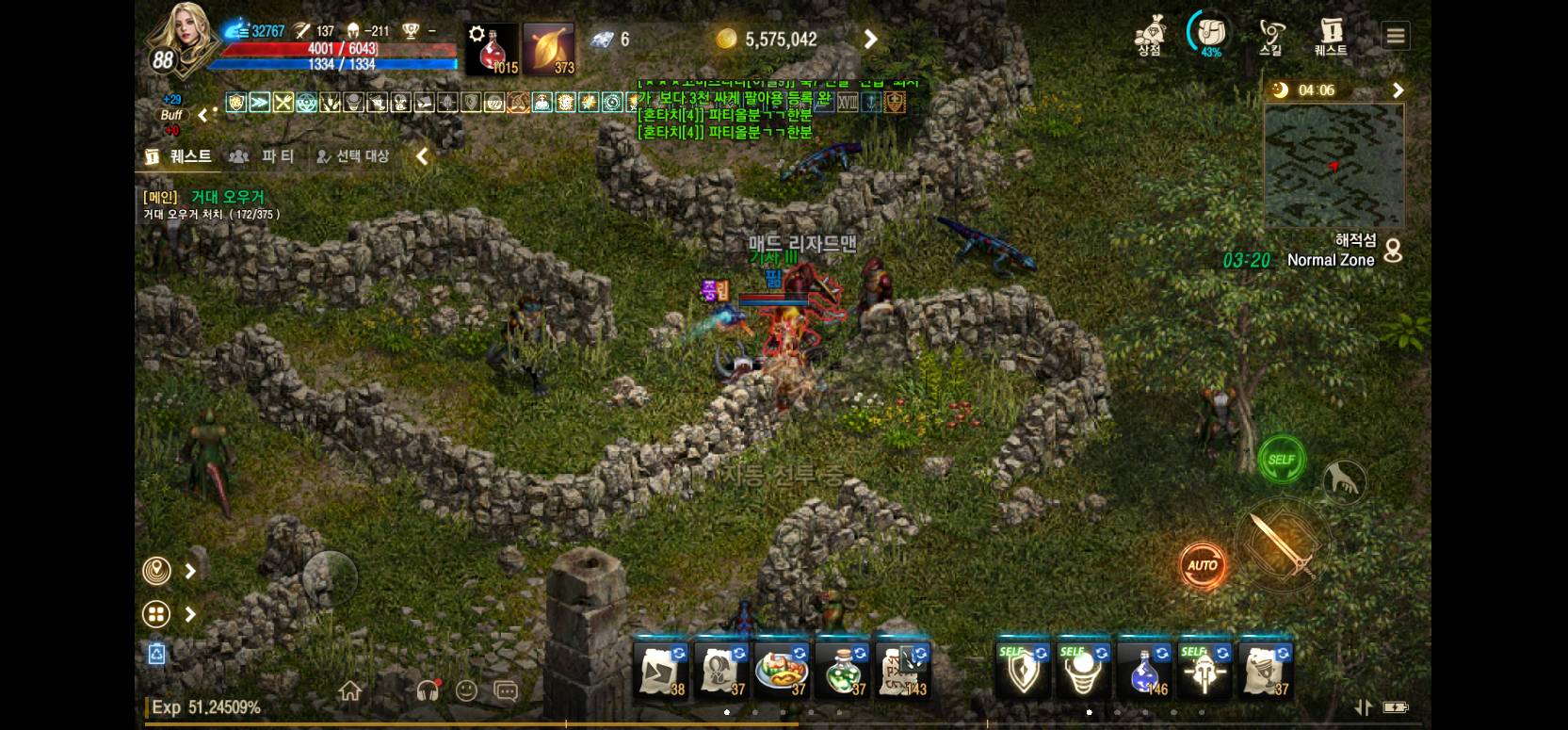Image resolution: width=1568 pixels, height=730 pixels.
Task: Toggle the AUTO battle button
Action: pyautogui.click(x=1203, y=565)
